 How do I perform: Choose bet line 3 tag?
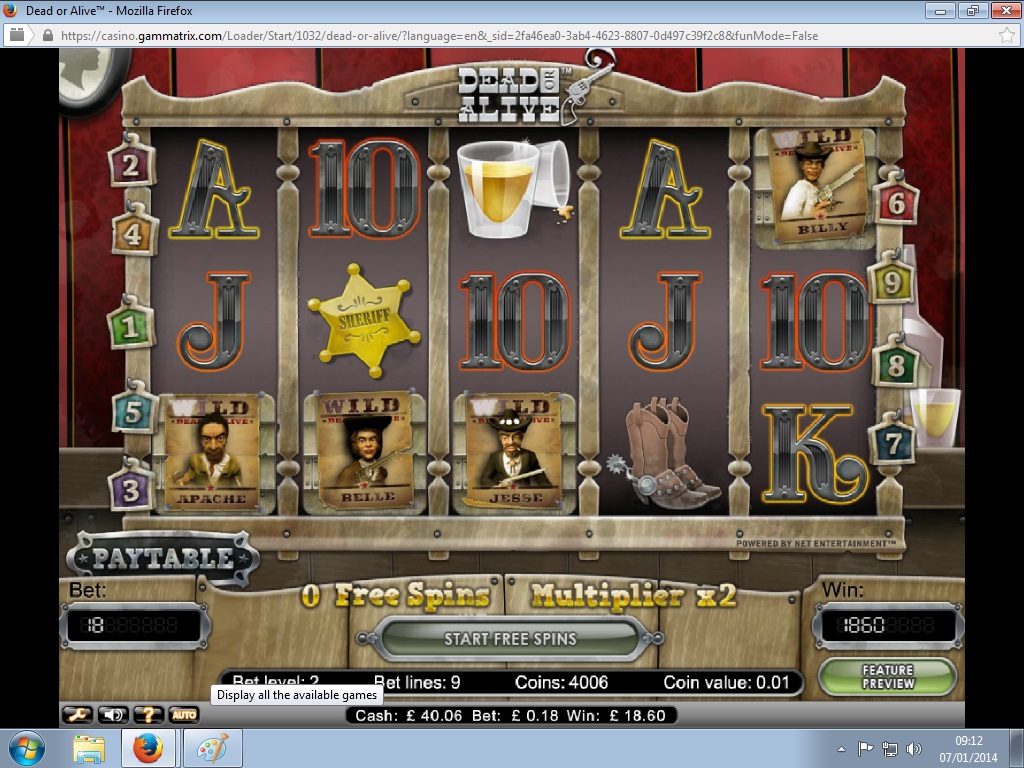click(131, 488)
